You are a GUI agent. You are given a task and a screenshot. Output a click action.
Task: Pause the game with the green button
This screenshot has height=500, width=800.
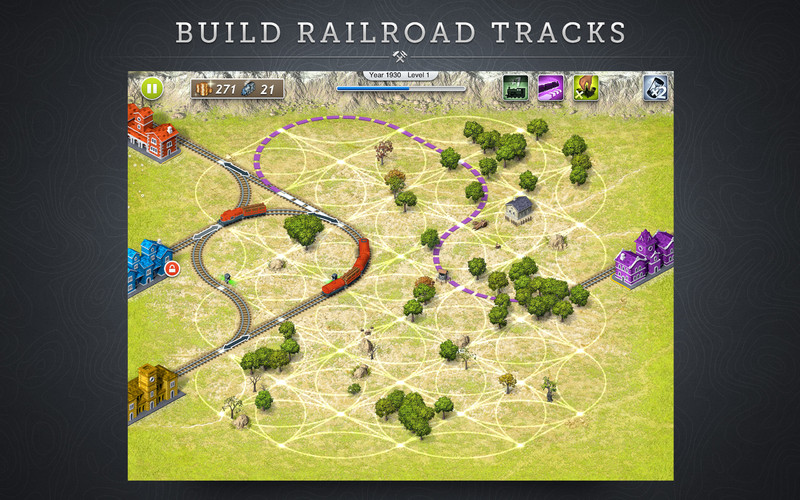coord(151,88)
